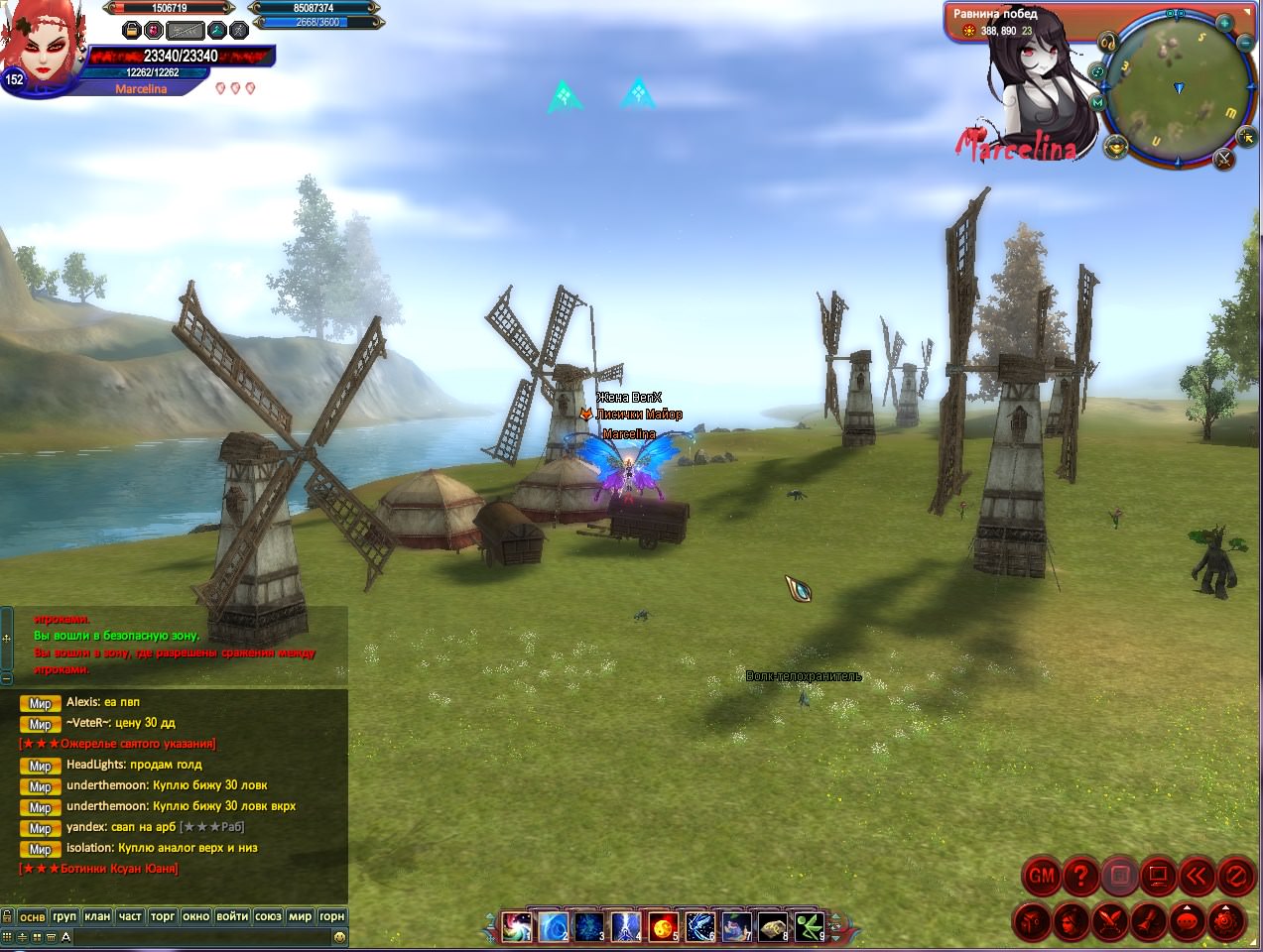Open the character face menu button
This screenshot has width=1263, height=952.
point(1072,921)
